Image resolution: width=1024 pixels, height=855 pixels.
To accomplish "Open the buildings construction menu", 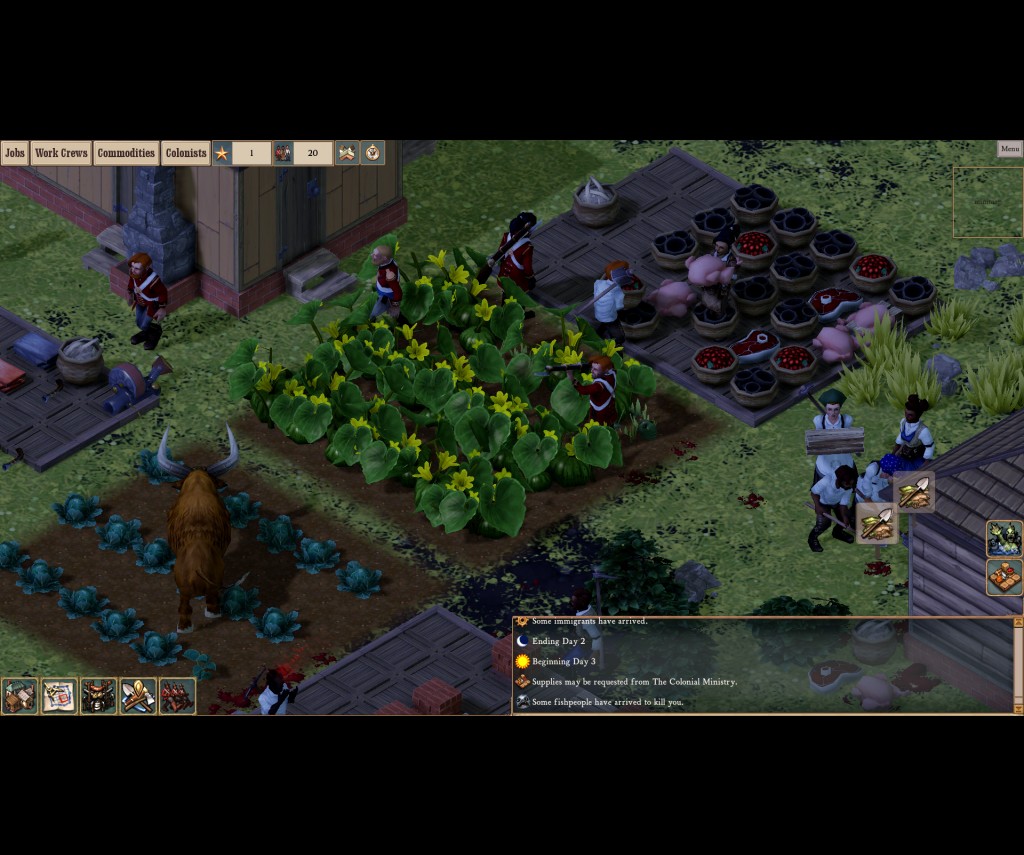I will pos(20,696).
